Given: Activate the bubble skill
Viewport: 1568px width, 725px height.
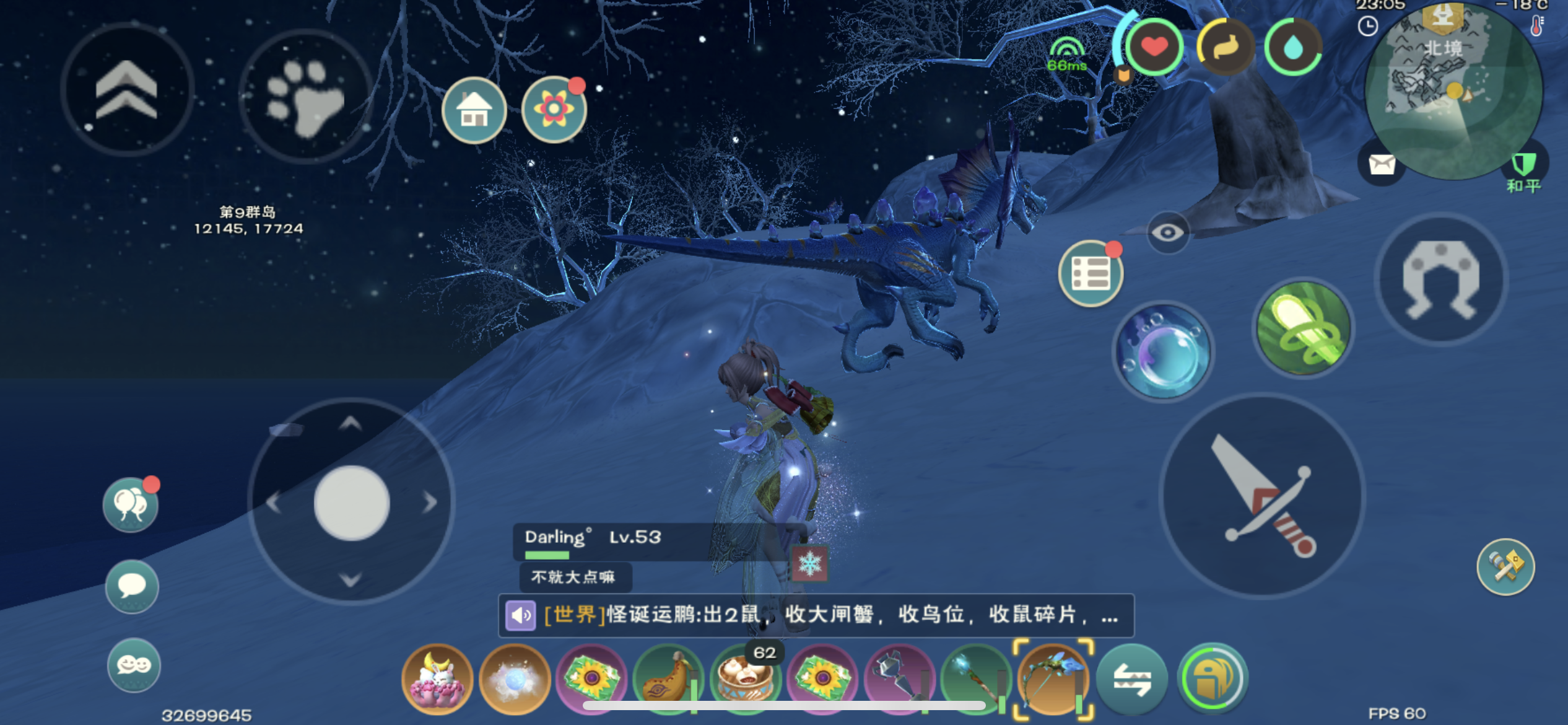Looking at the screenshot, I should (x=1162, y=351).
